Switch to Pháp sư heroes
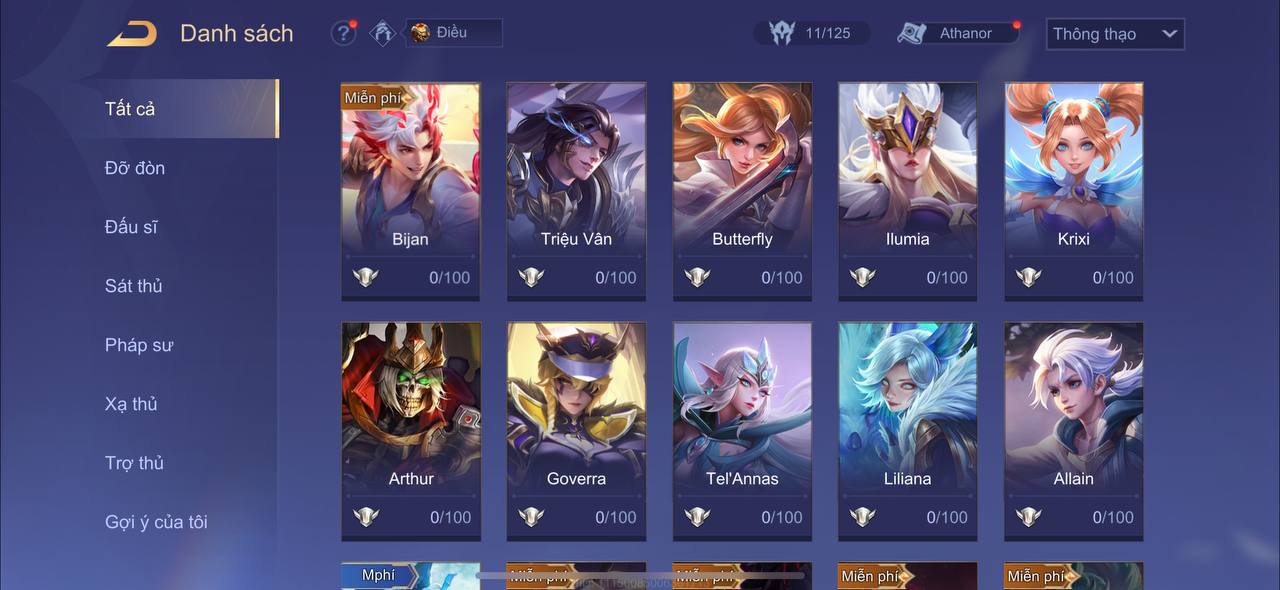Screen dimensions: 1280x590 click(x=139, y=345)
